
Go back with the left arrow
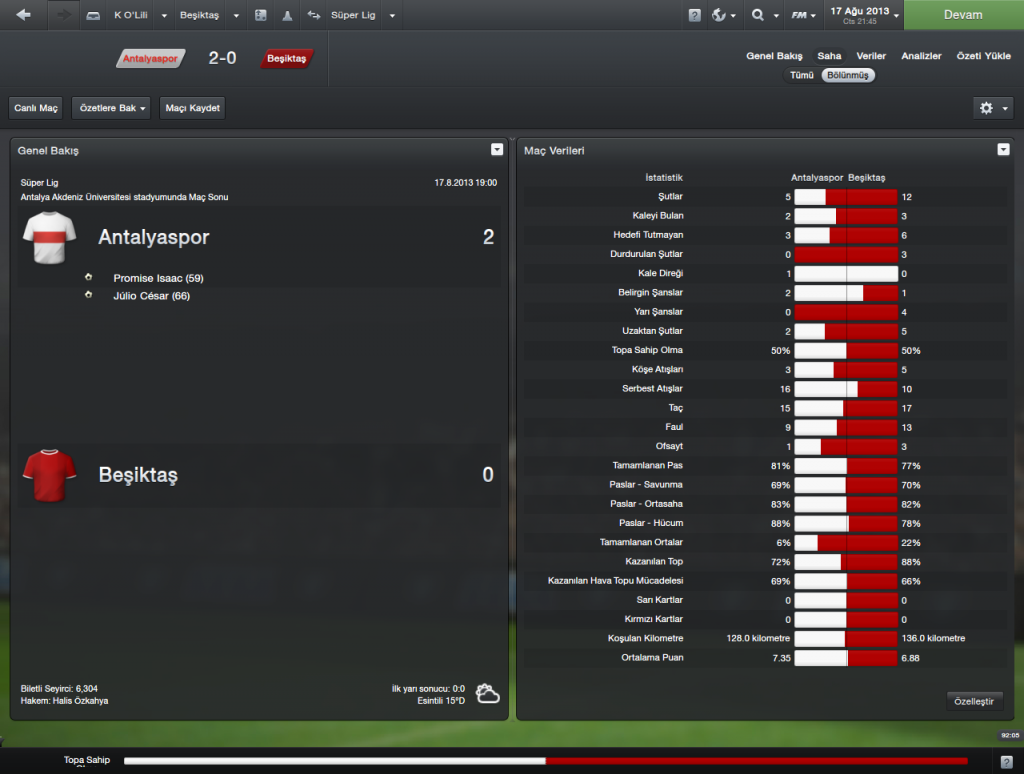coord(24,15)
